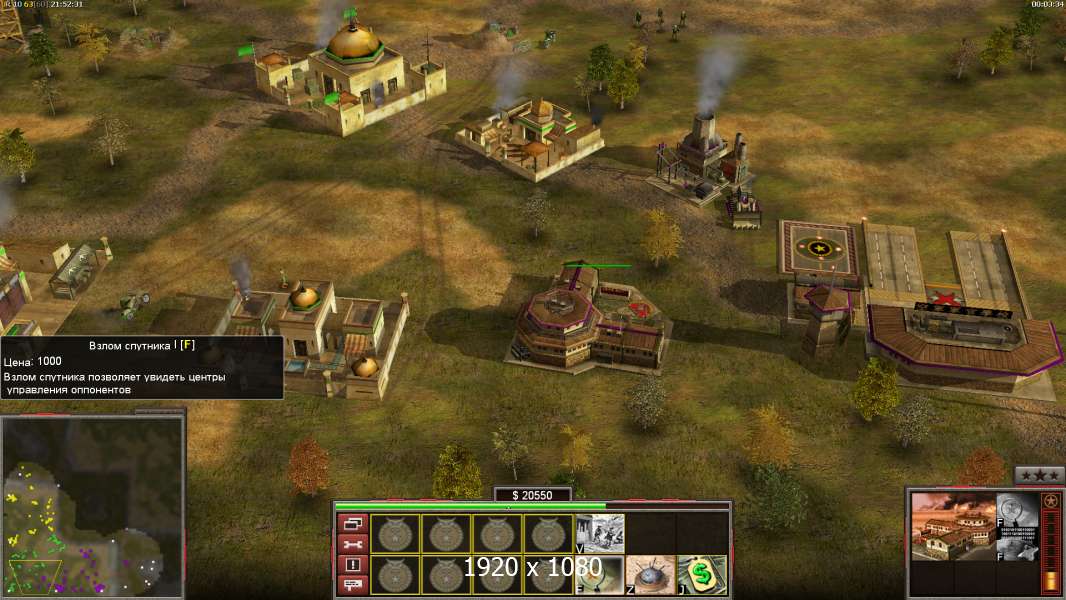Click the wrench button in the command bar
The image size is (1066, 600).
click(354, 544)
